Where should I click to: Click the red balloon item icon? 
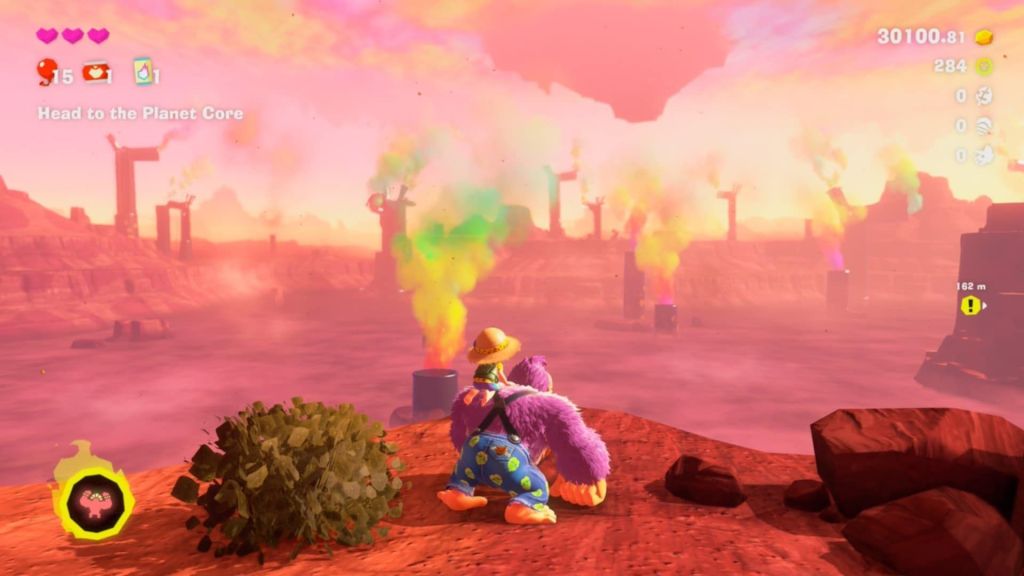point(46,71)
